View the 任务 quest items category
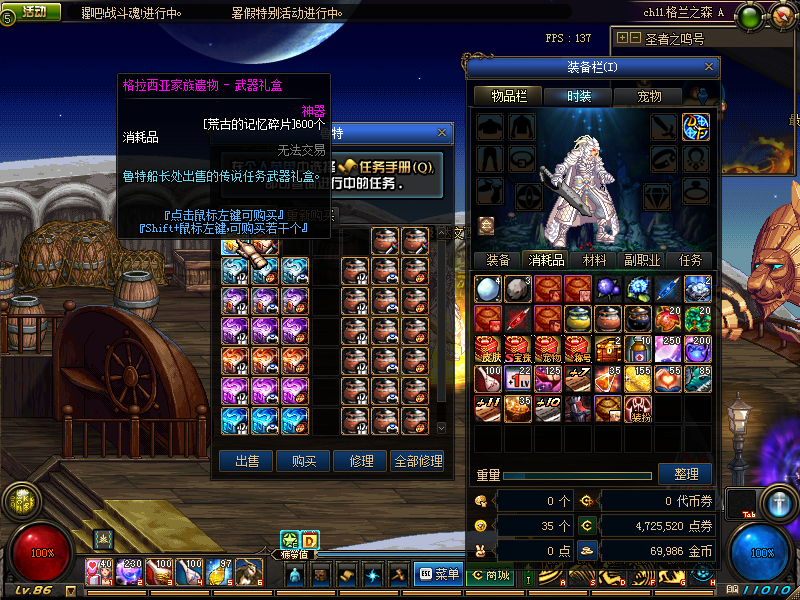The image size is (800, 600). click(x=690, y=260)
